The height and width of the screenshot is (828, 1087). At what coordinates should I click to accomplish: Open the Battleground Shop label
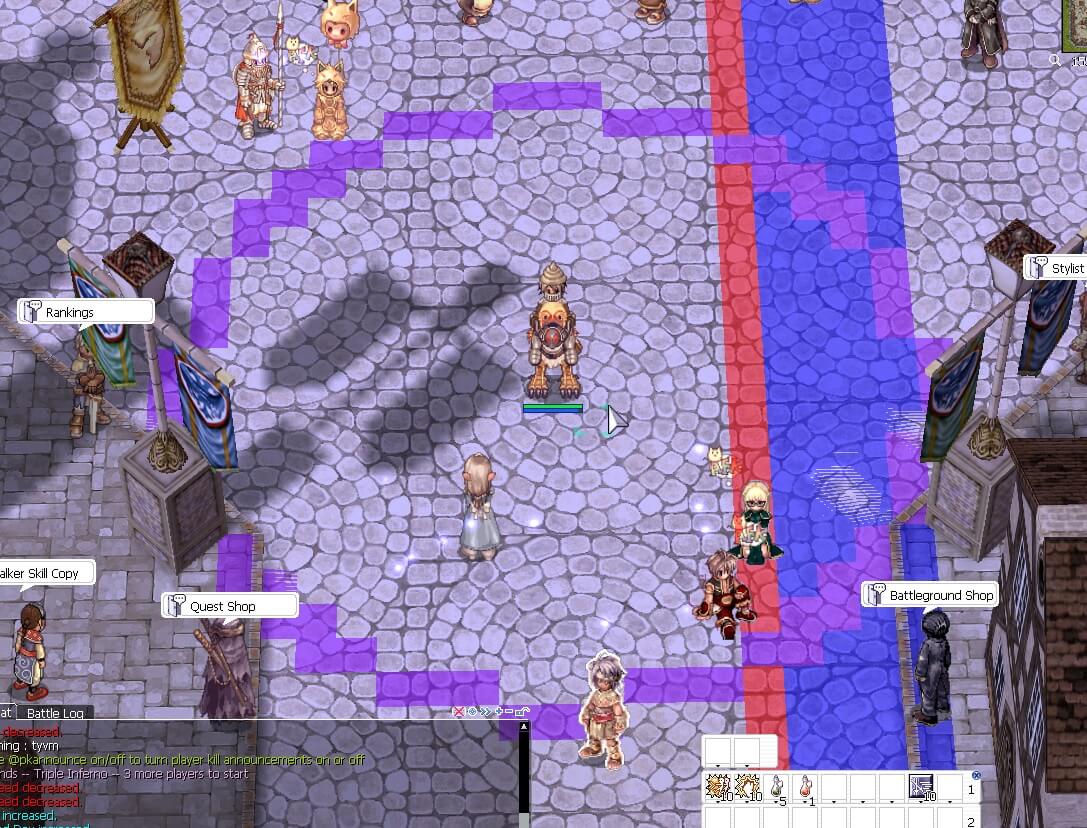point(930,595)
